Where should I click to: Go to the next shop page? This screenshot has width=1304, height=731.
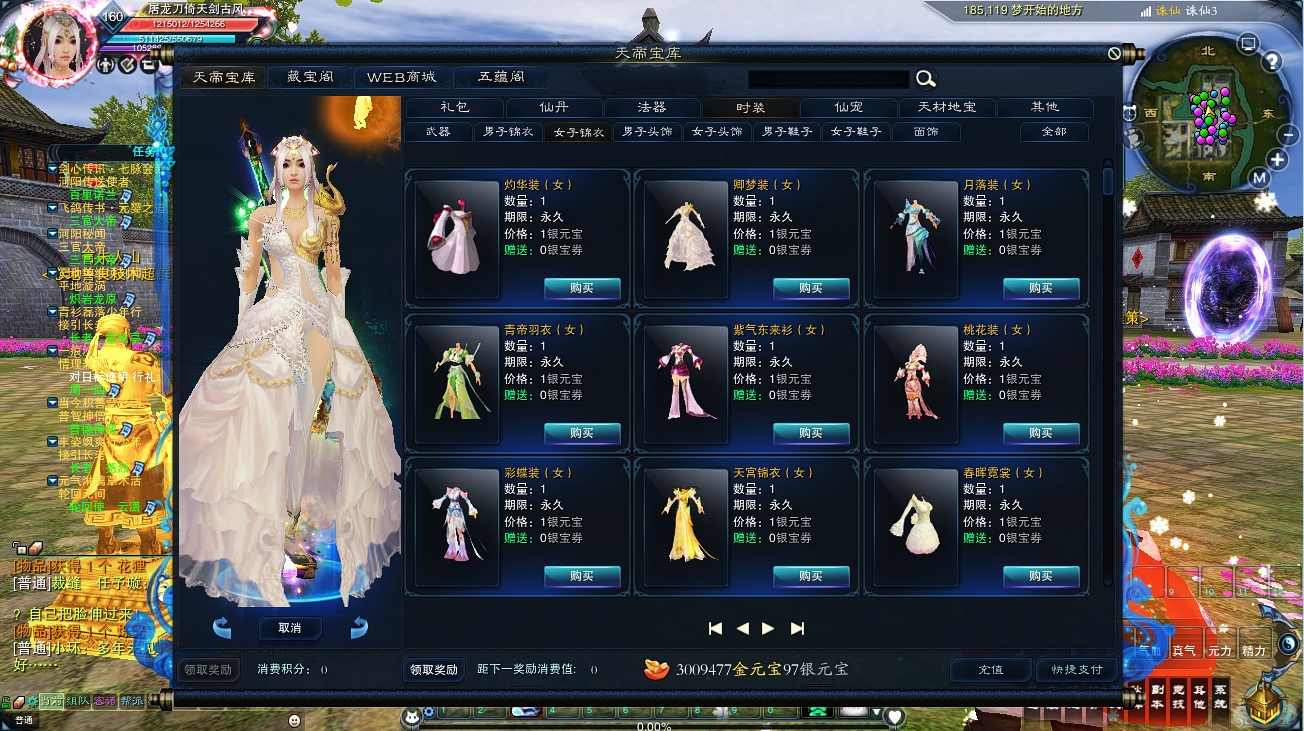(x=768, y=628)
